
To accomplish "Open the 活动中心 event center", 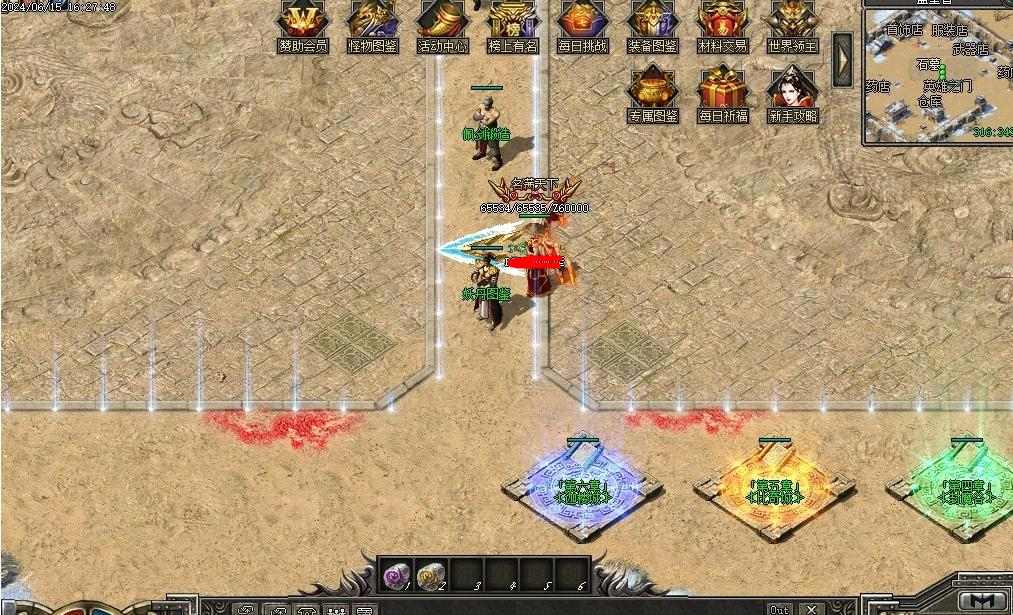I will (x=442, y=20).
